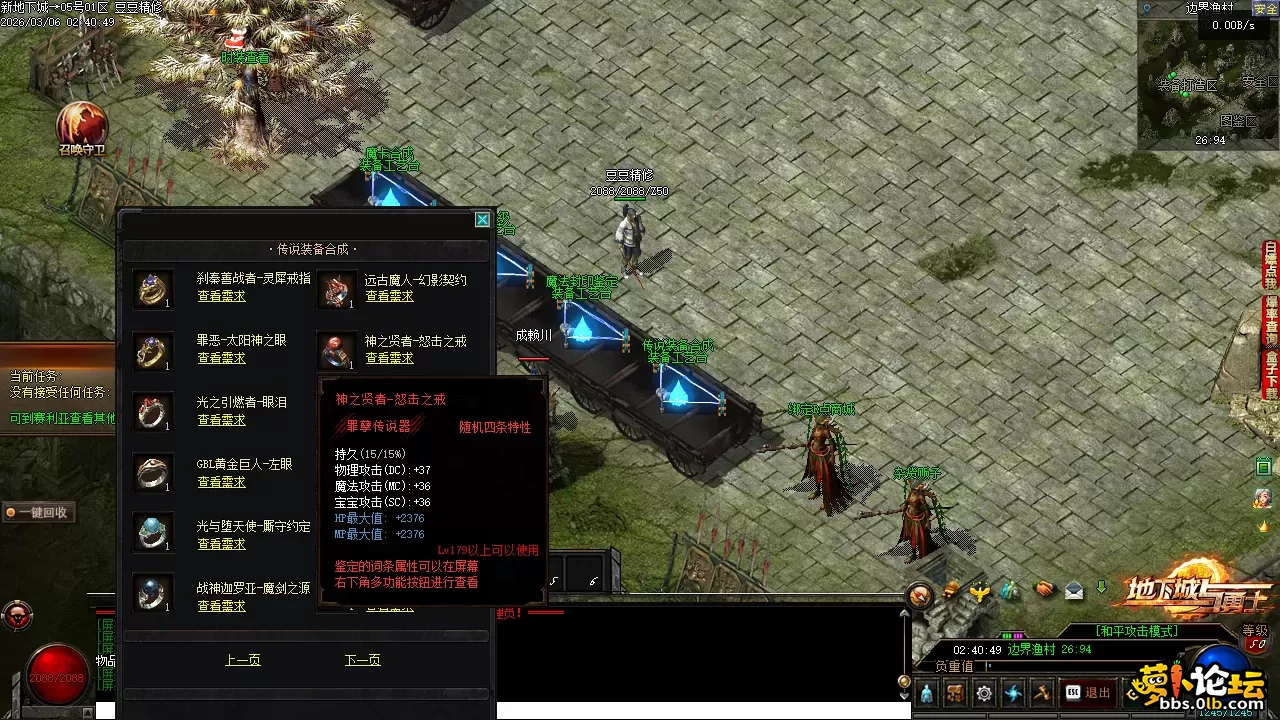Go to next page with 下一页
Viewport: 1280px width, 720px height.
click(x=362, y=660)
